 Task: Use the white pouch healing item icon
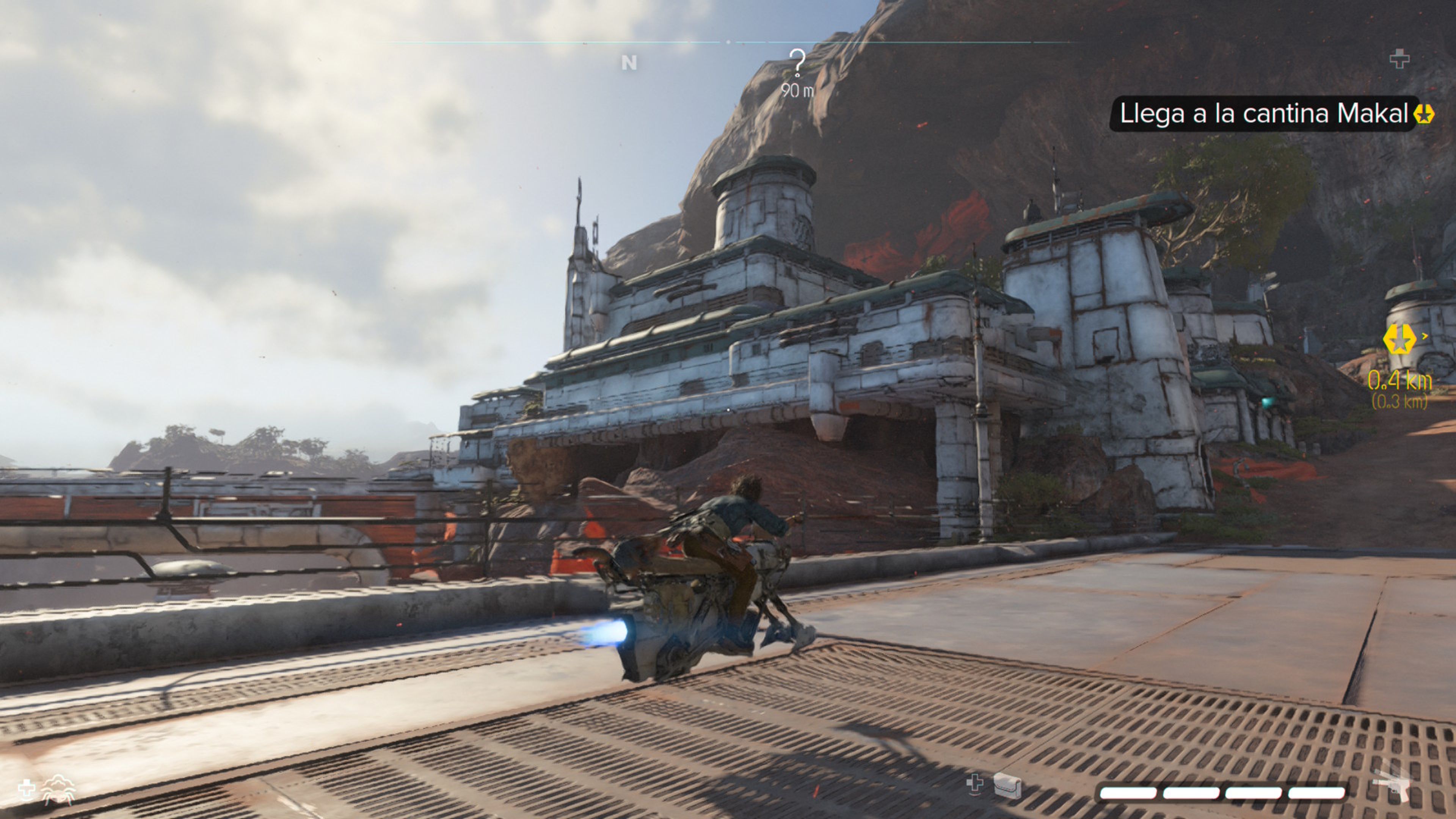coord(1007,784)
